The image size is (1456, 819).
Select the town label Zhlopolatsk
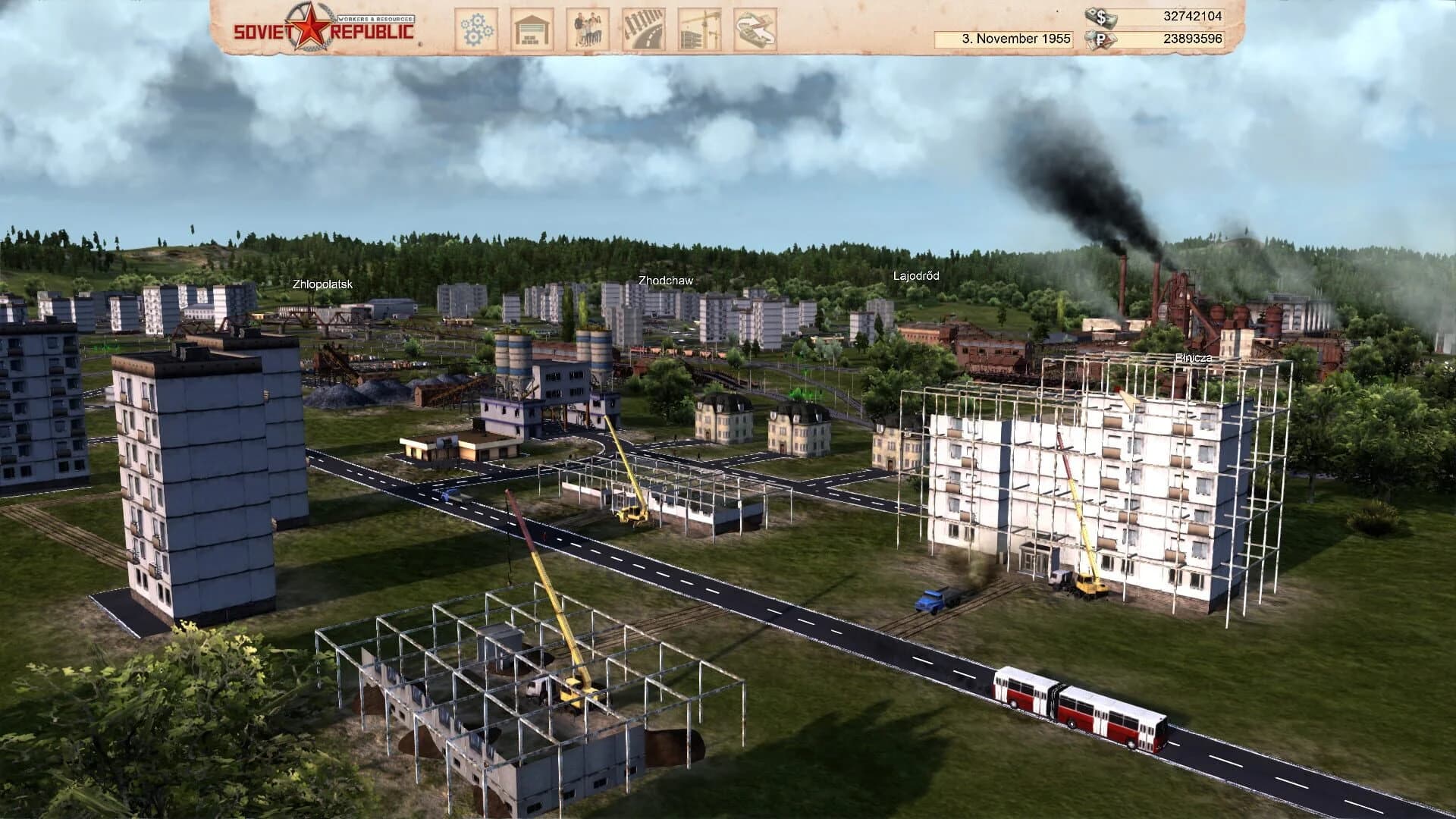click(323, 285)
